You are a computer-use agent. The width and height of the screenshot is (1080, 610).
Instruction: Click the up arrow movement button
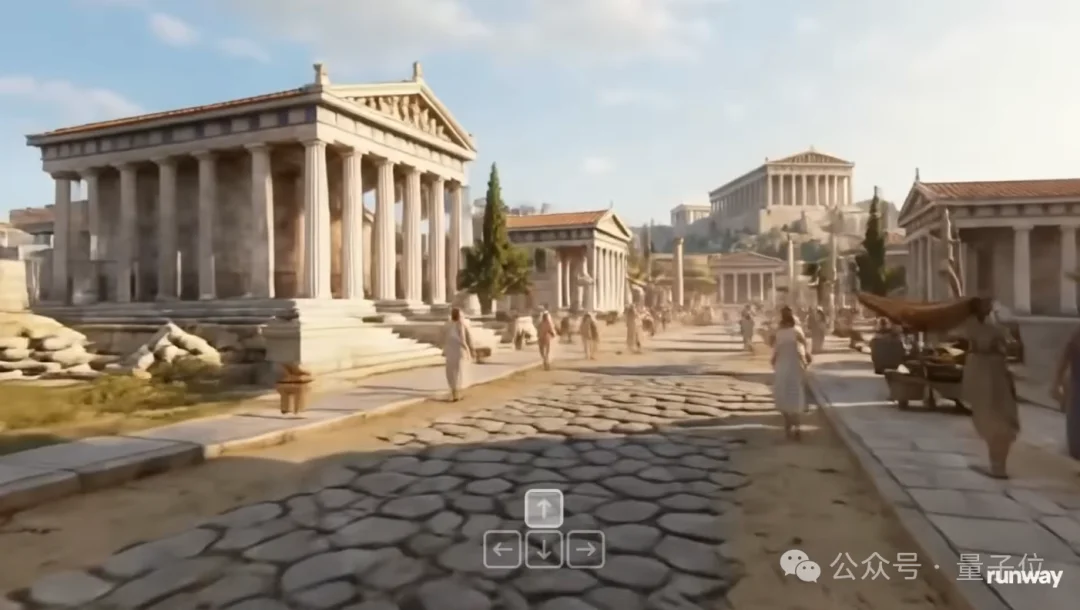point(543,508)
